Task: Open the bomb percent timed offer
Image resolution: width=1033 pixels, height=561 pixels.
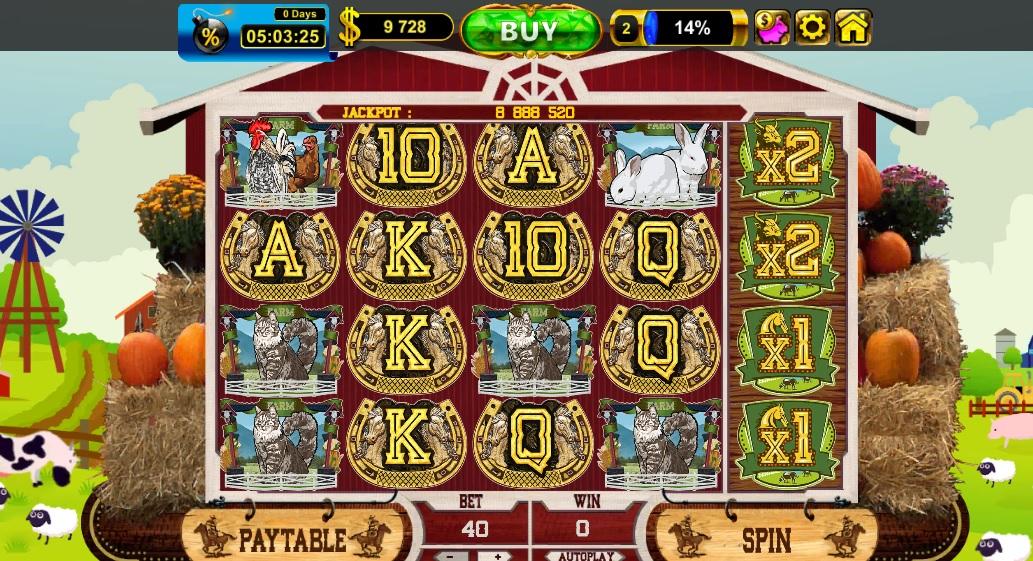Action: click(211, 35)
